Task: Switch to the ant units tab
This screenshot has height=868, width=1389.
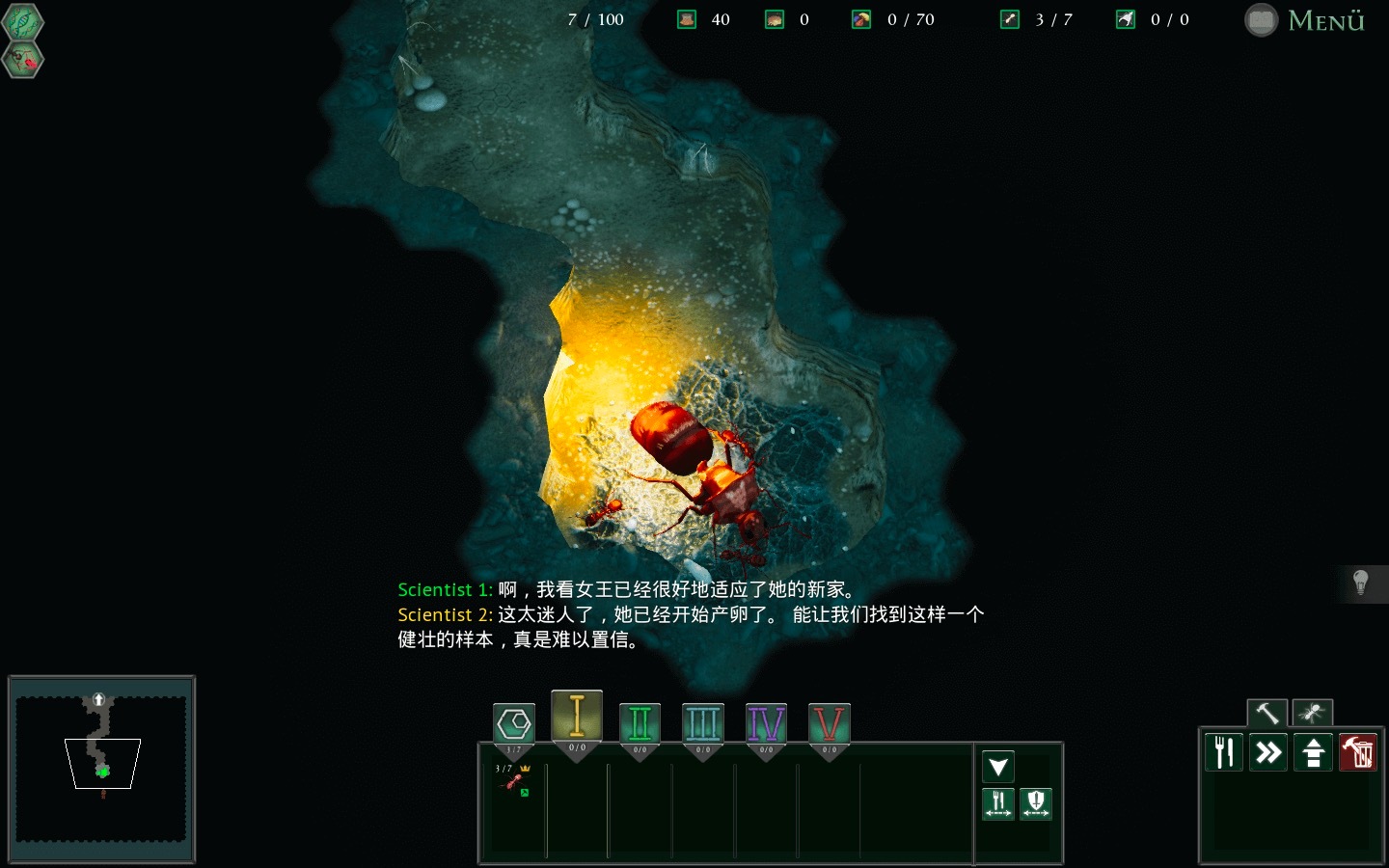Action: [x=1312, y=713]
